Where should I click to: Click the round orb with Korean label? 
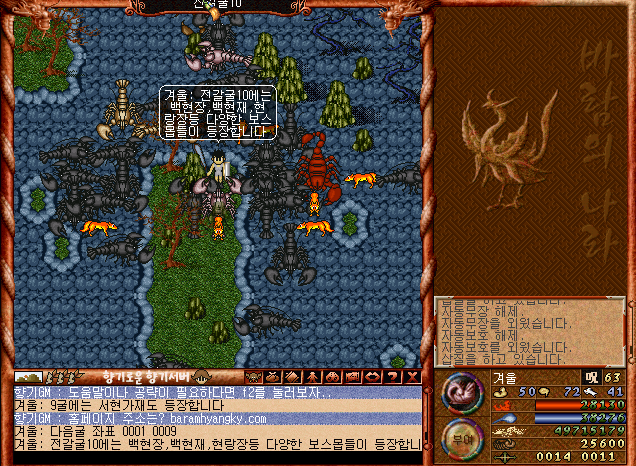[461, 436]
